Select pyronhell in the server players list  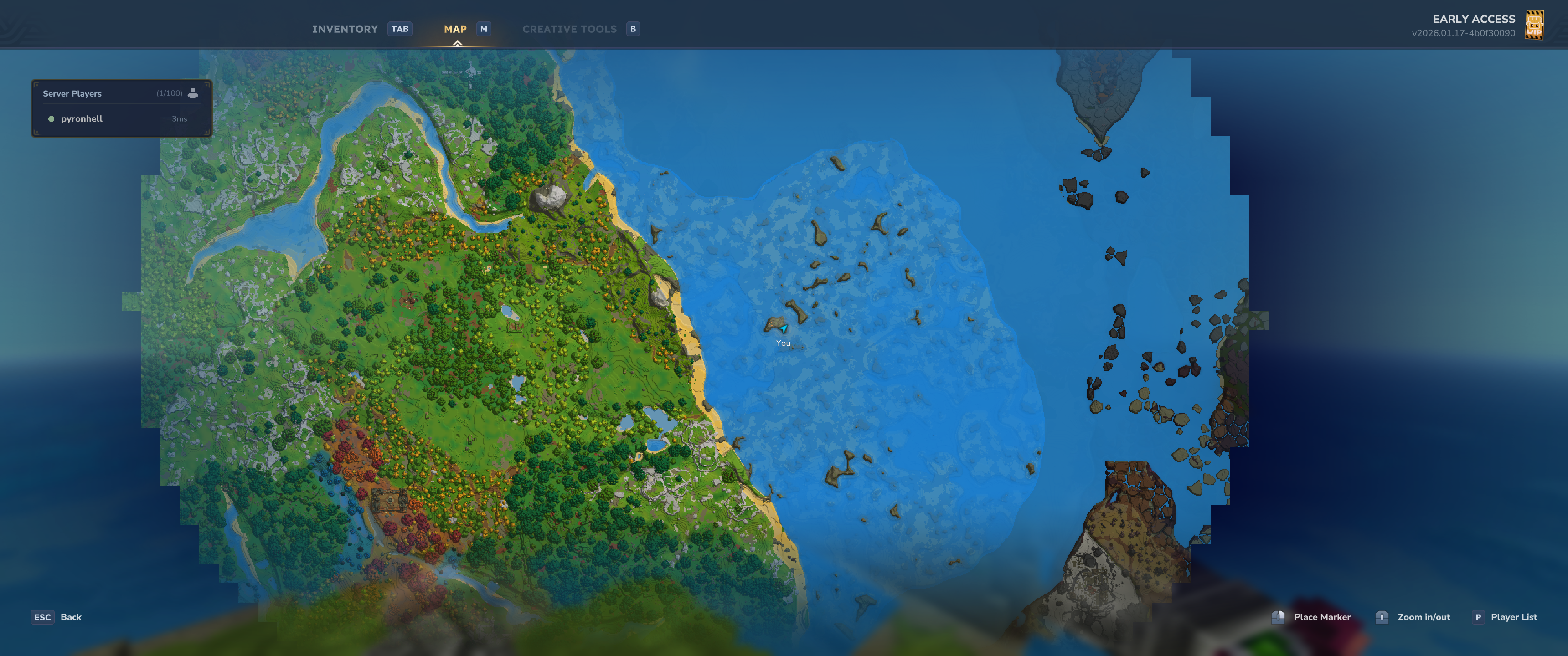pyautogui.click(x=82, y=118)
